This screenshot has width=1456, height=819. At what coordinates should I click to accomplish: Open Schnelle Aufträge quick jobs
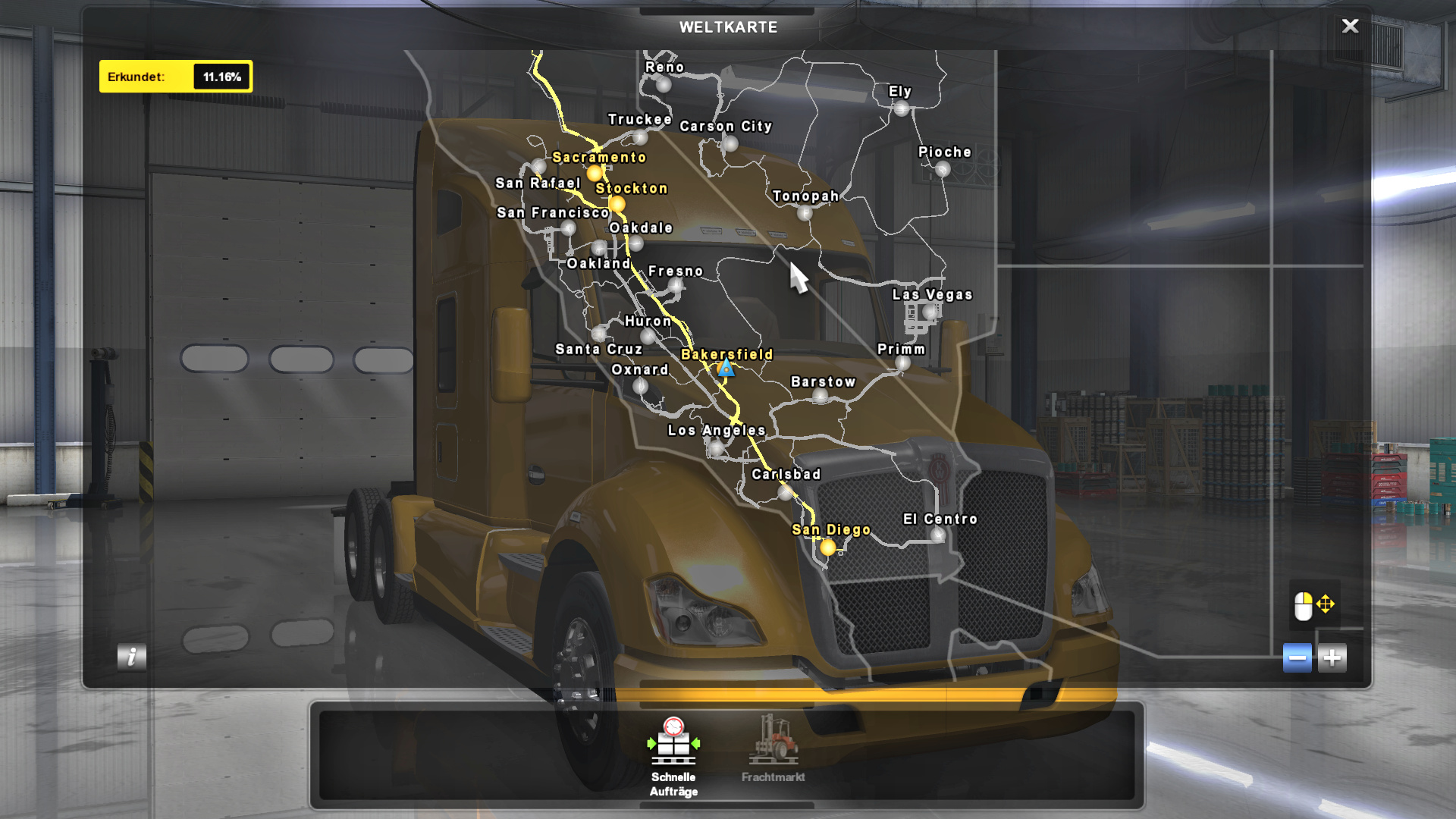tap(673, 756)
